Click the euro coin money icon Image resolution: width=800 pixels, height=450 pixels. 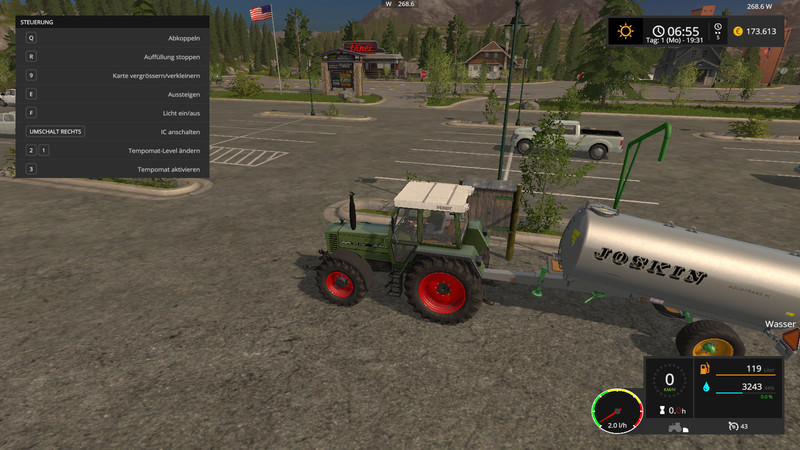click(738, 31)
